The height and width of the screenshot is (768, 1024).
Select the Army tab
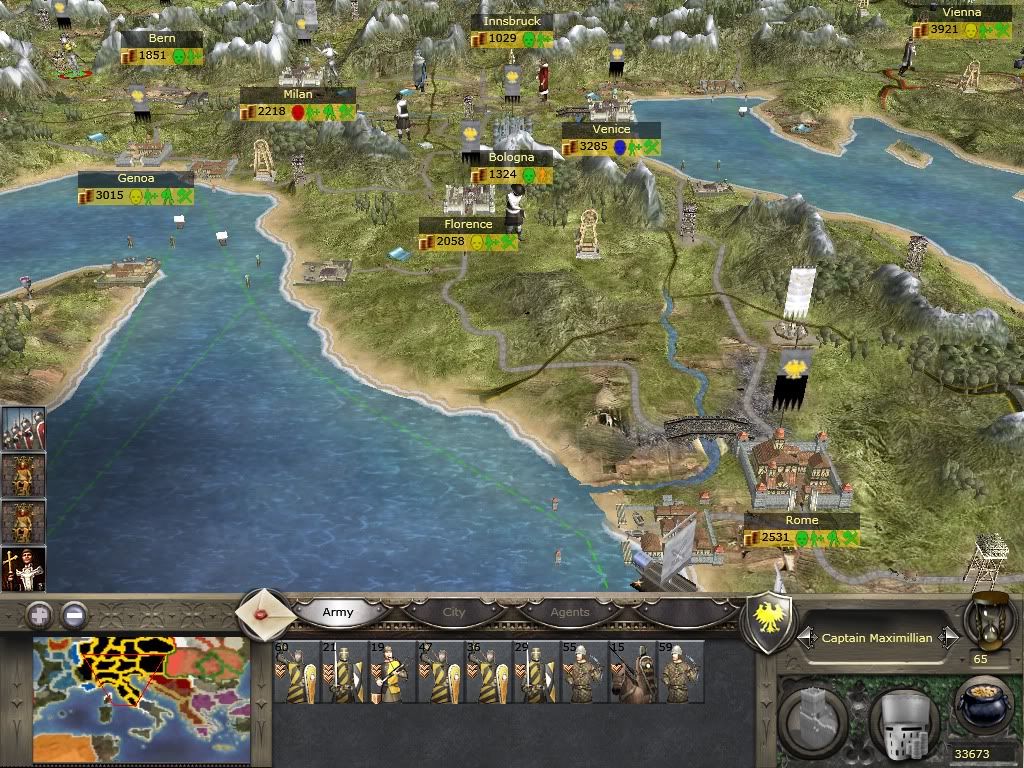338,612
